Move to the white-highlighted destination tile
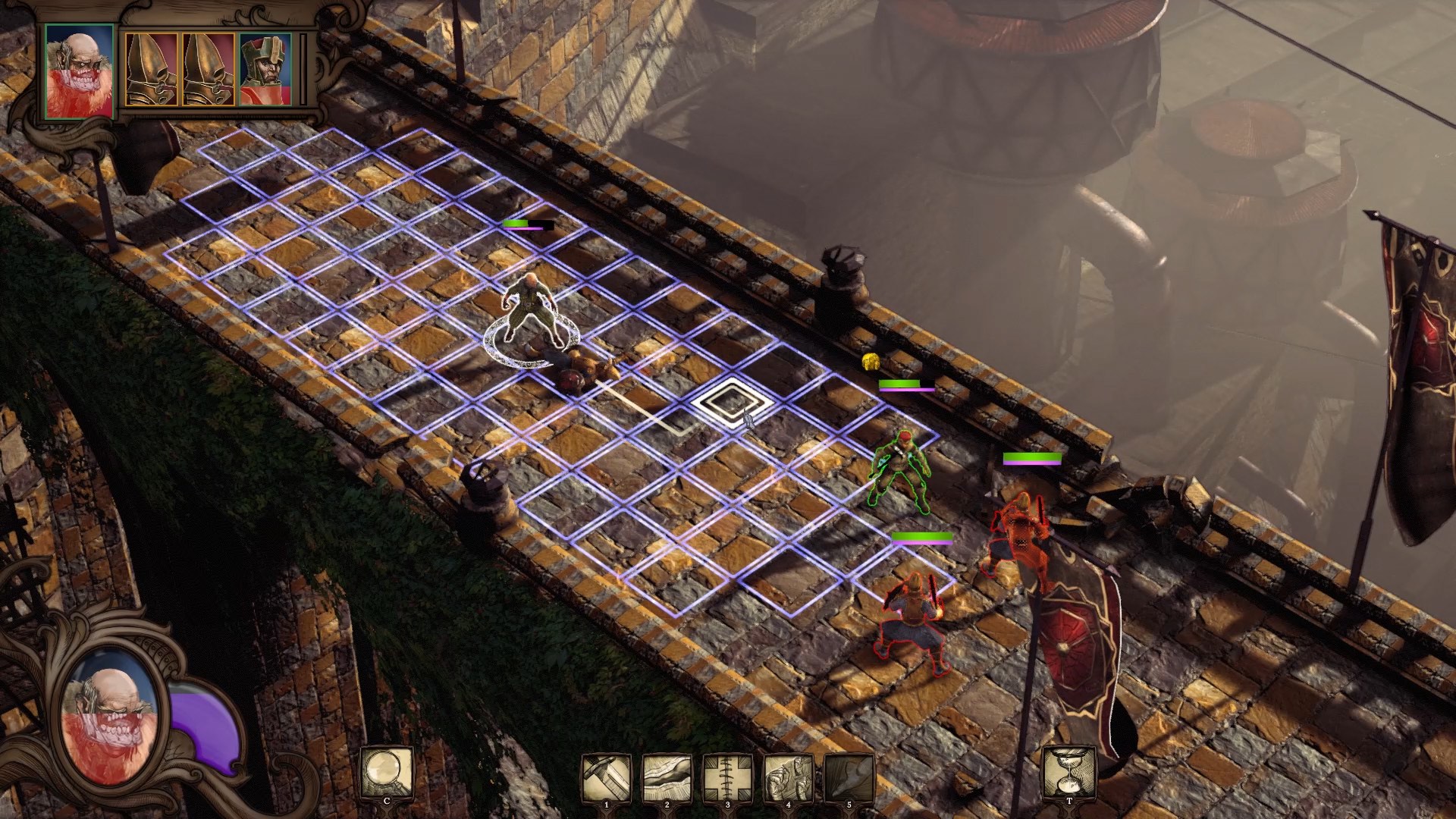 pos(731,402)
